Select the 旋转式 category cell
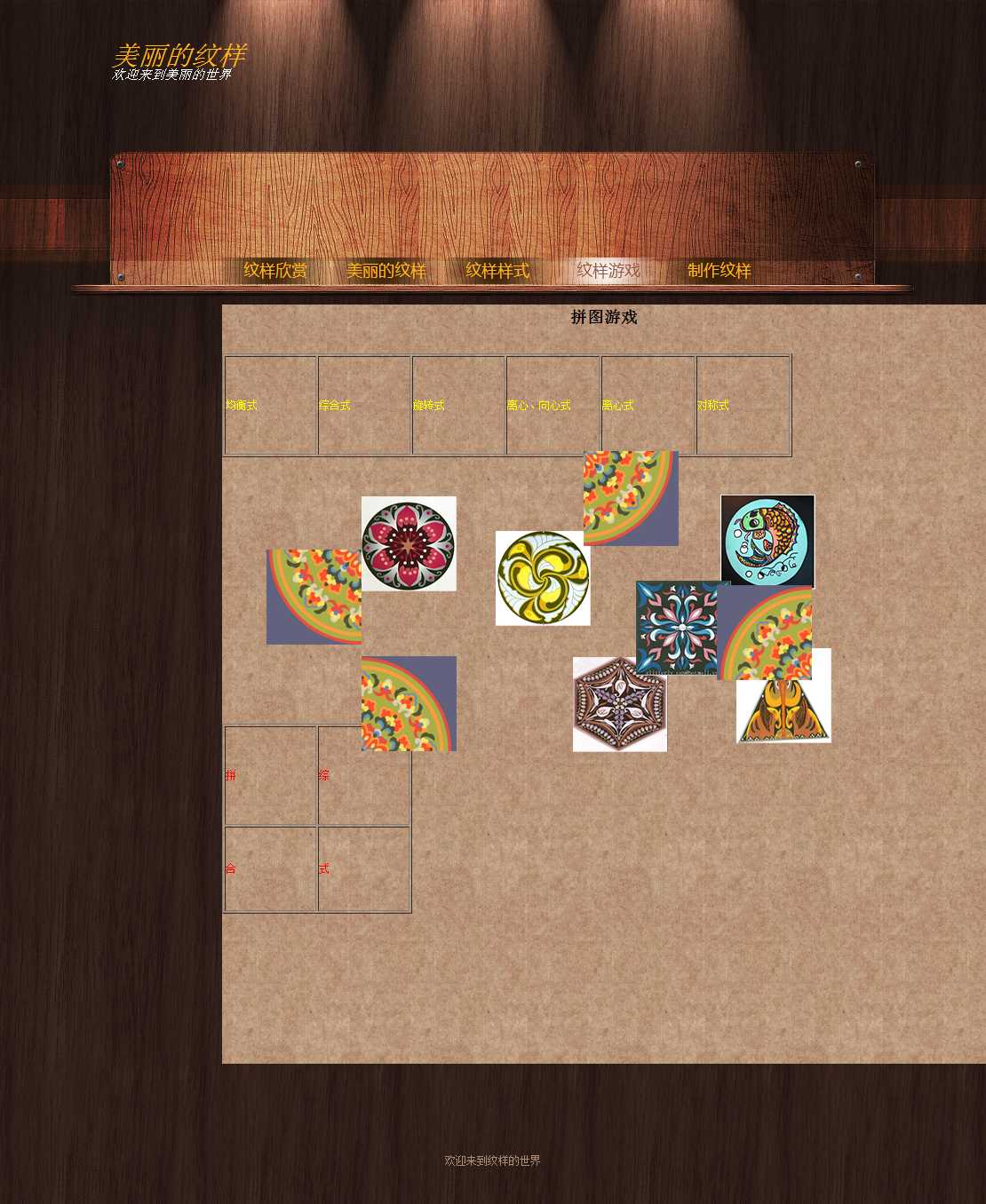Viewport: 986px width, 1204px height. pos(458,406)
